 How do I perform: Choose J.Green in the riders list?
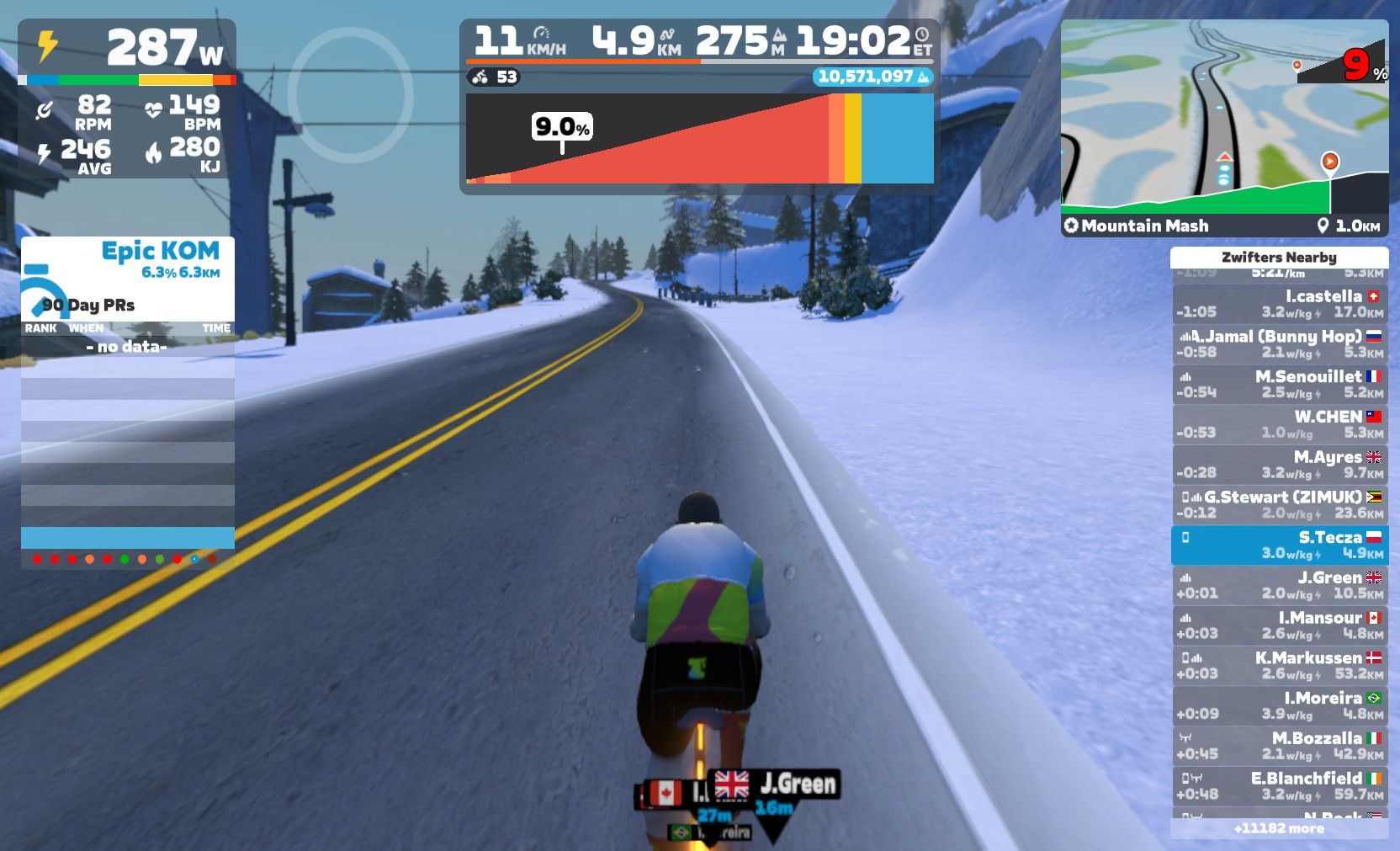[x=1279, y=585]
